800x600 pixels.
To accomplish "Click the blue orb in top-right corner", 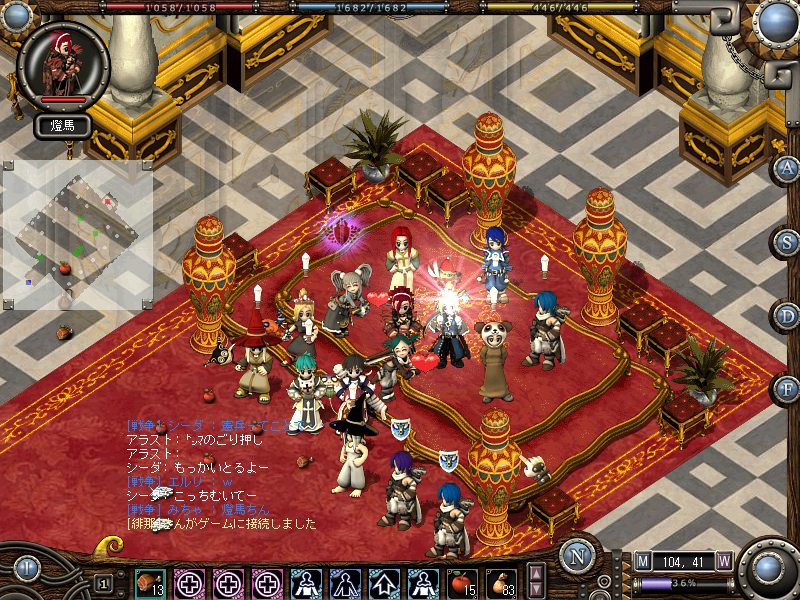I will coord(775,20).
